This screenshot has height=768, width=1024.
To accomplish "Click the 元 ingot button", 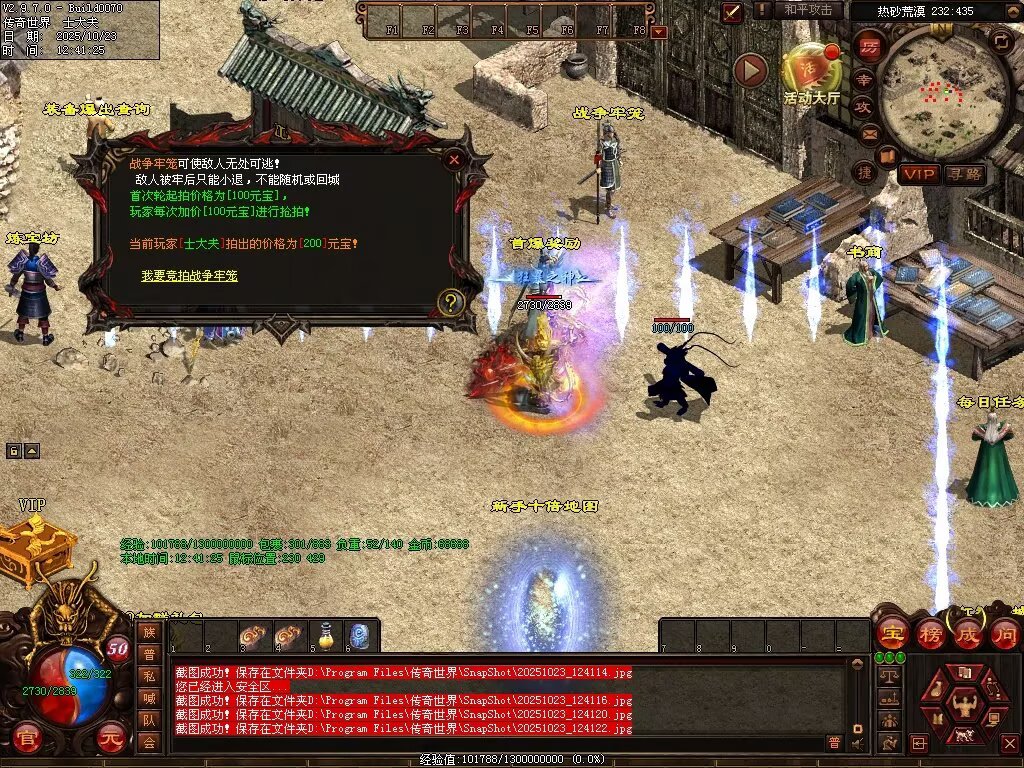I will [113, 742].
